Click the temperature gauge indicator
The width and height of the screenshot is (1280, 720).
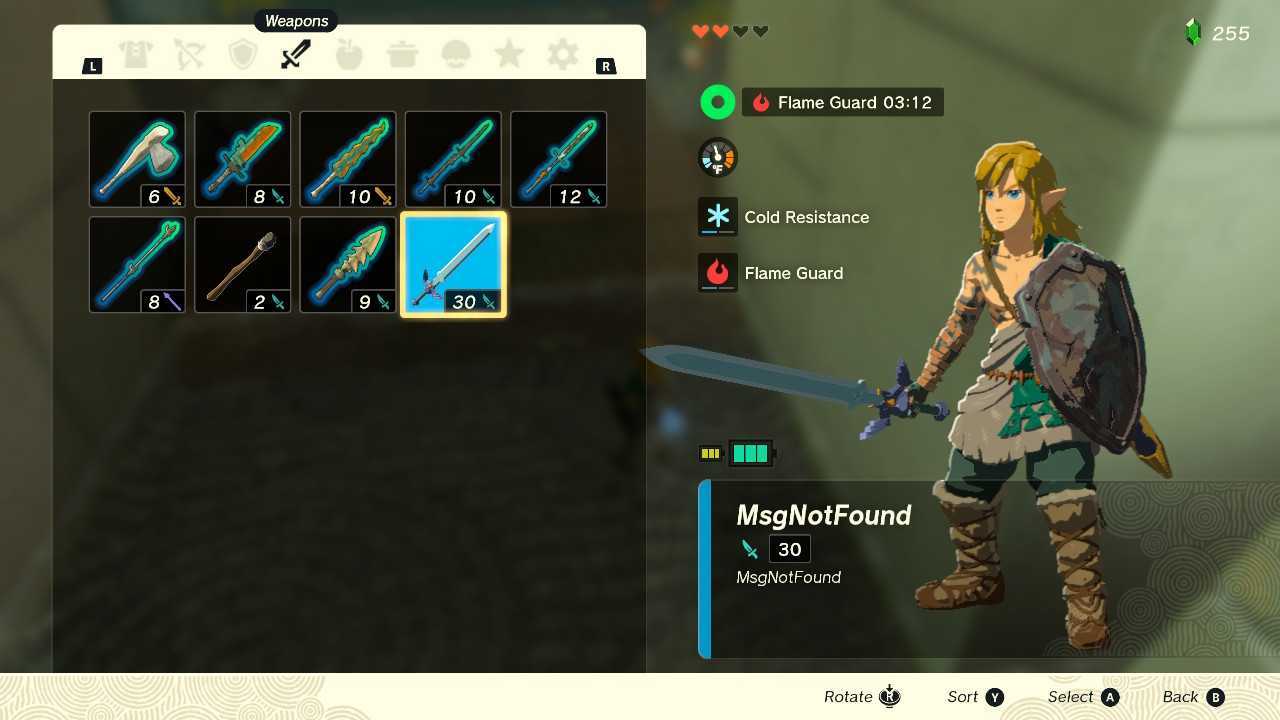click(x=717, y=157)
